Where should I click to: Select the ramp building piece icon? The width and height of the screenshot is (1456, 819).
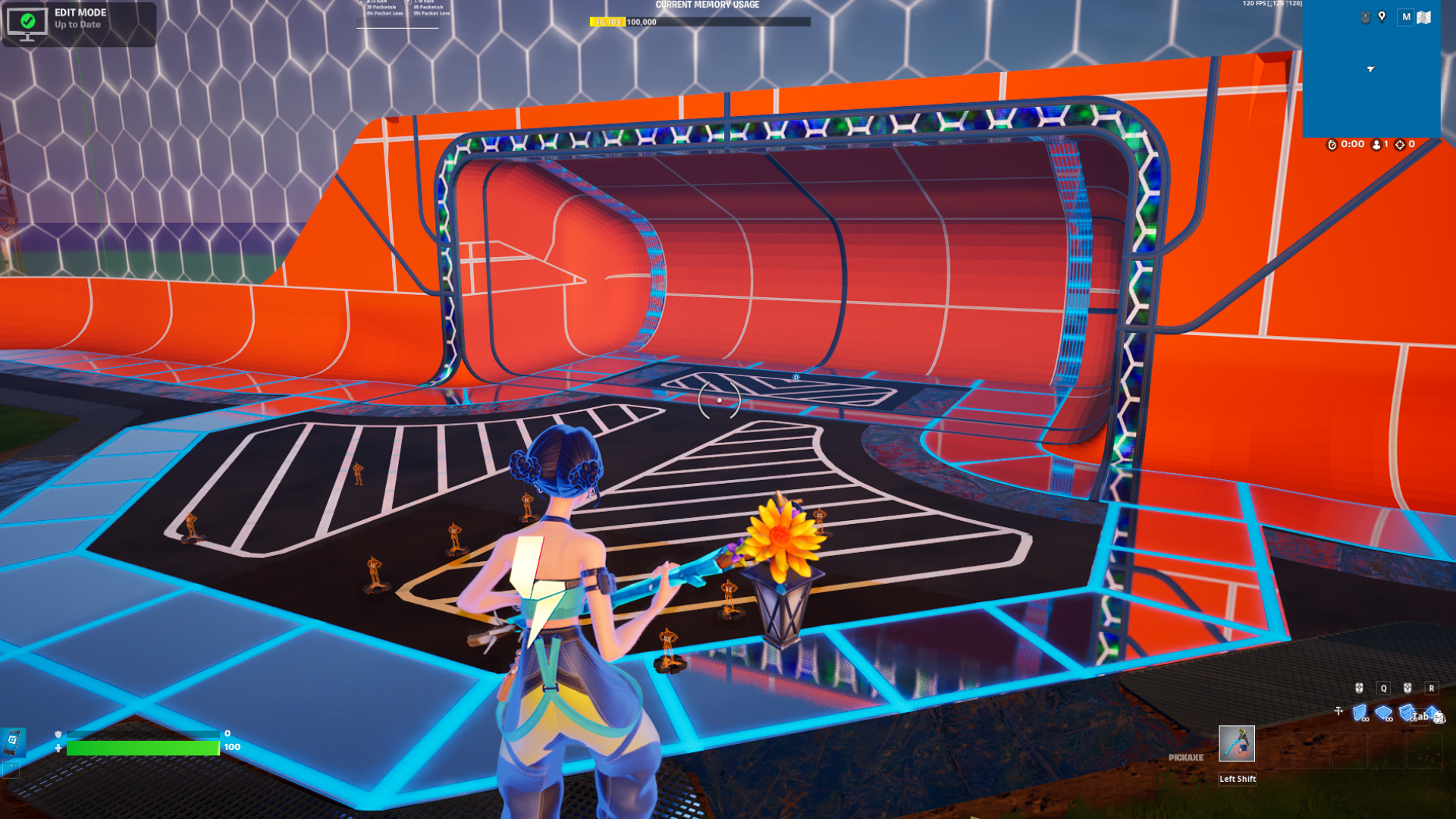(1406, 711)
